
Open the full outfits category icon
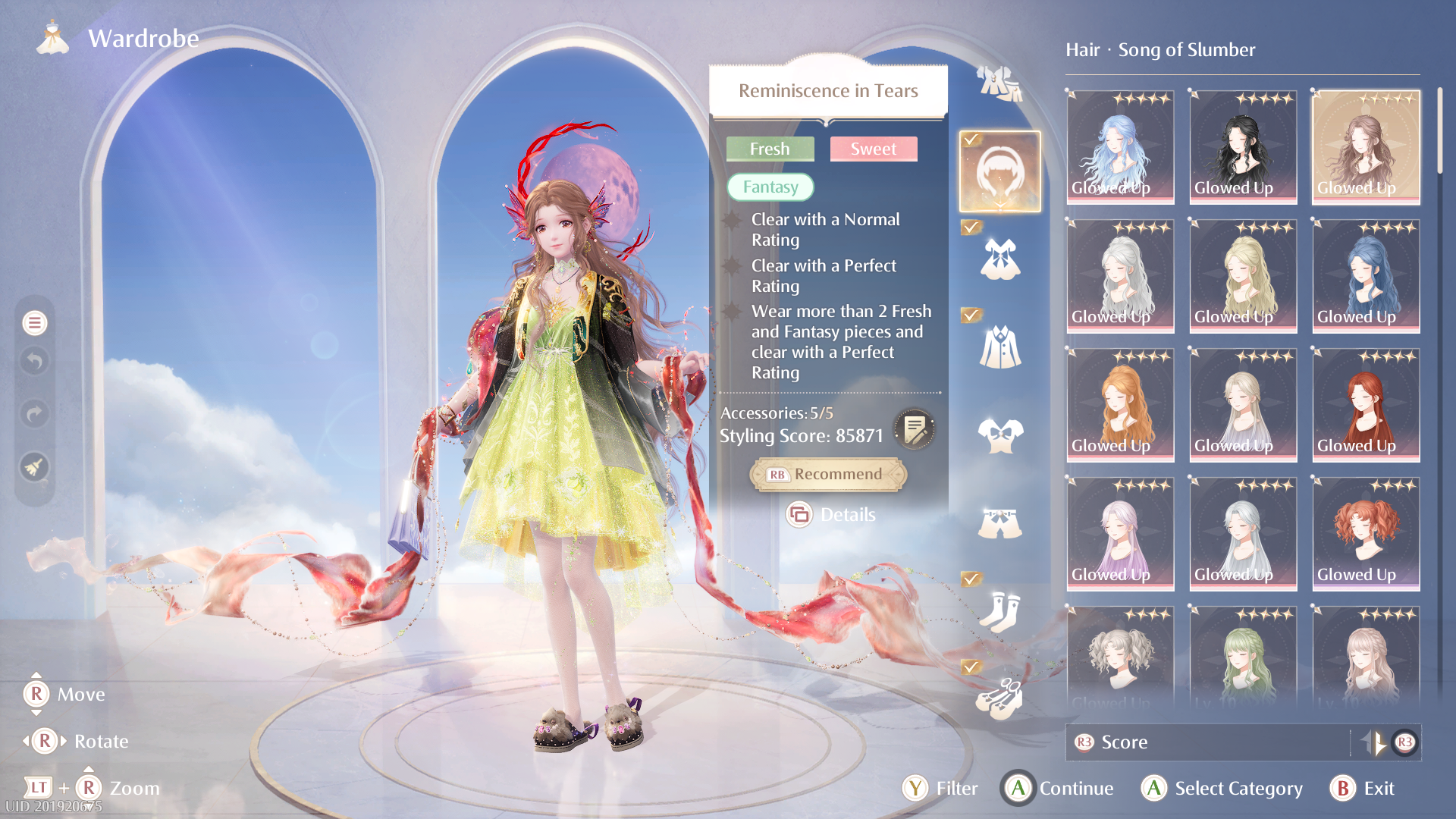[999, 83]
